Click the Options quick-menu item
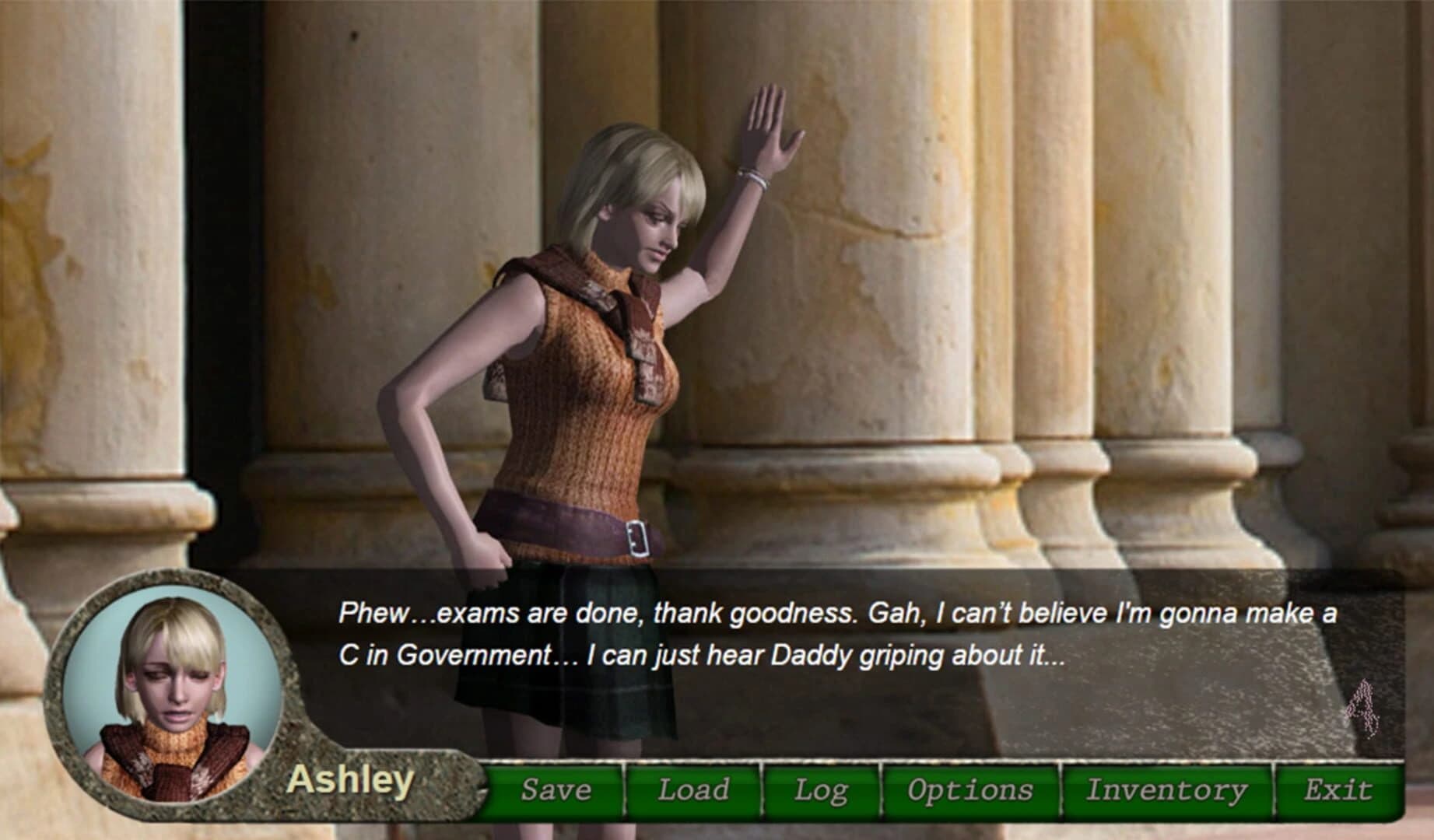The image size is (1434, 840). pos(967,789)
